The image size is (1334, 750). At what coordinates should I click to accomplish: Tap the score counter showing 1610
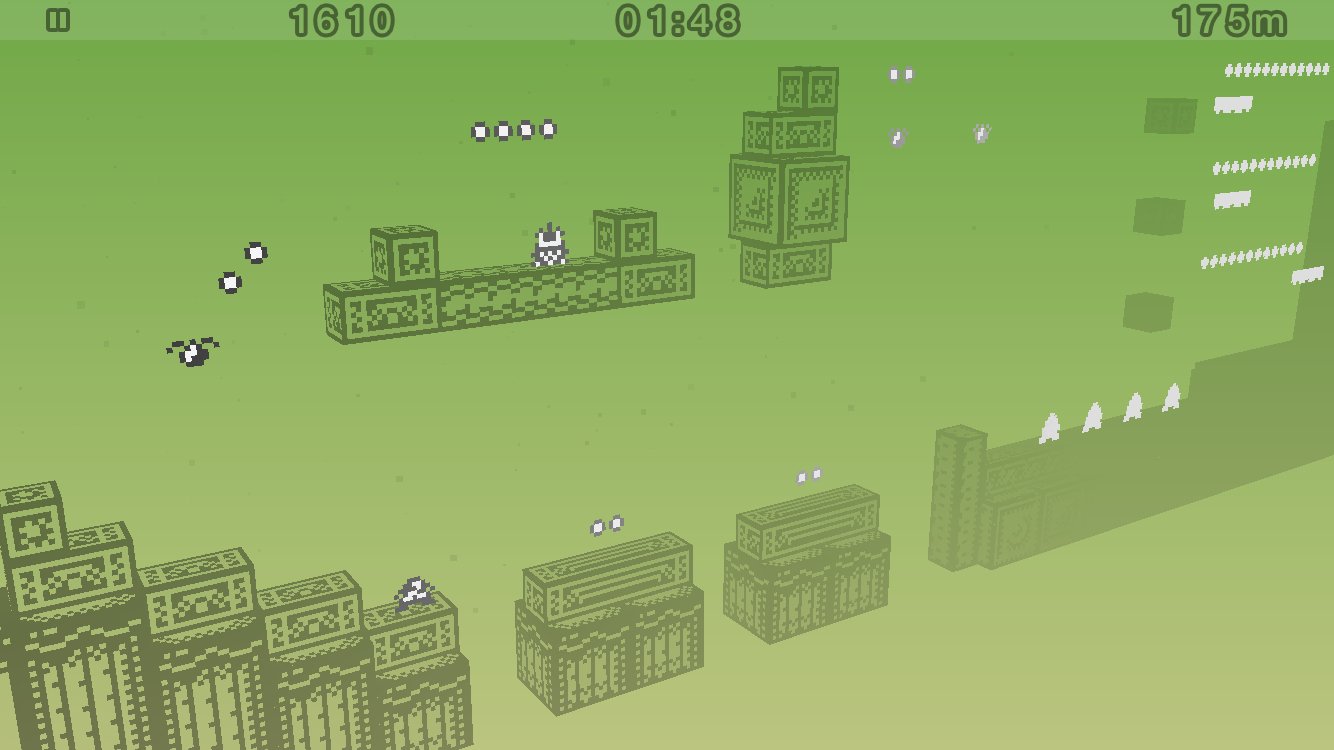[340, 18]
